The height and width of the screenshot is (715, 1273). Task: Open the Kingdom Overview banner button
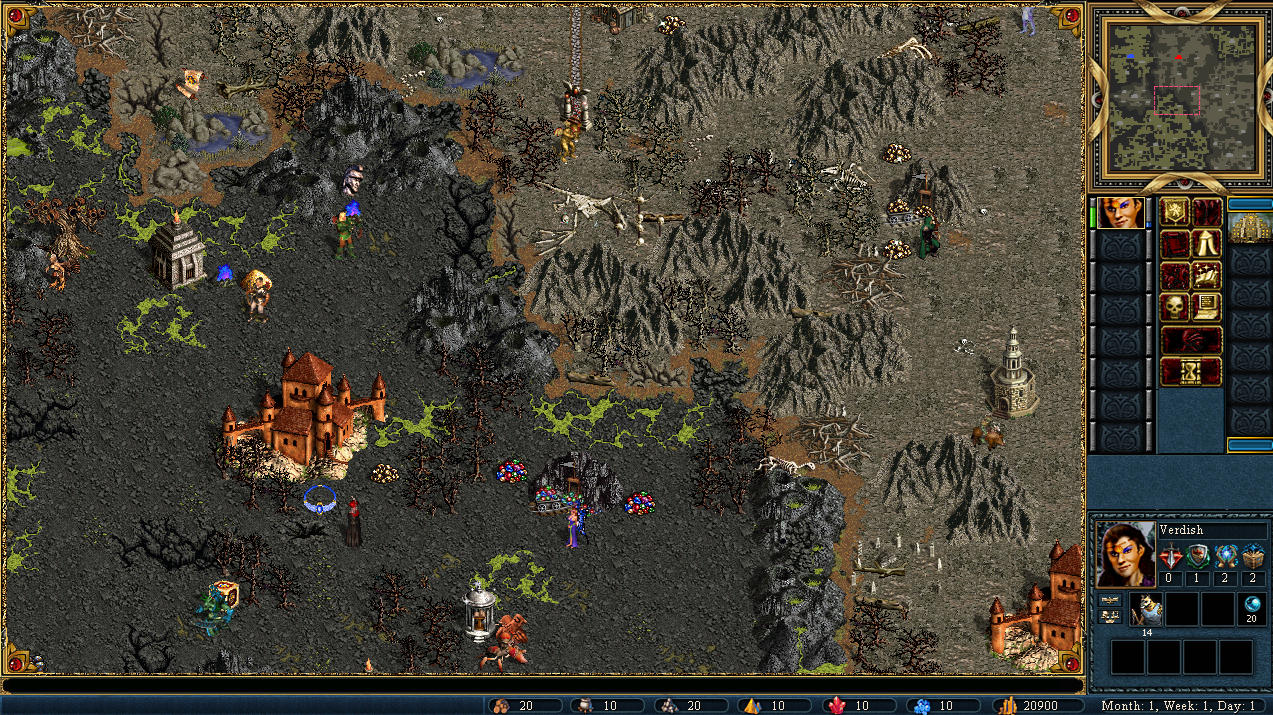[x=1174, y=212]
